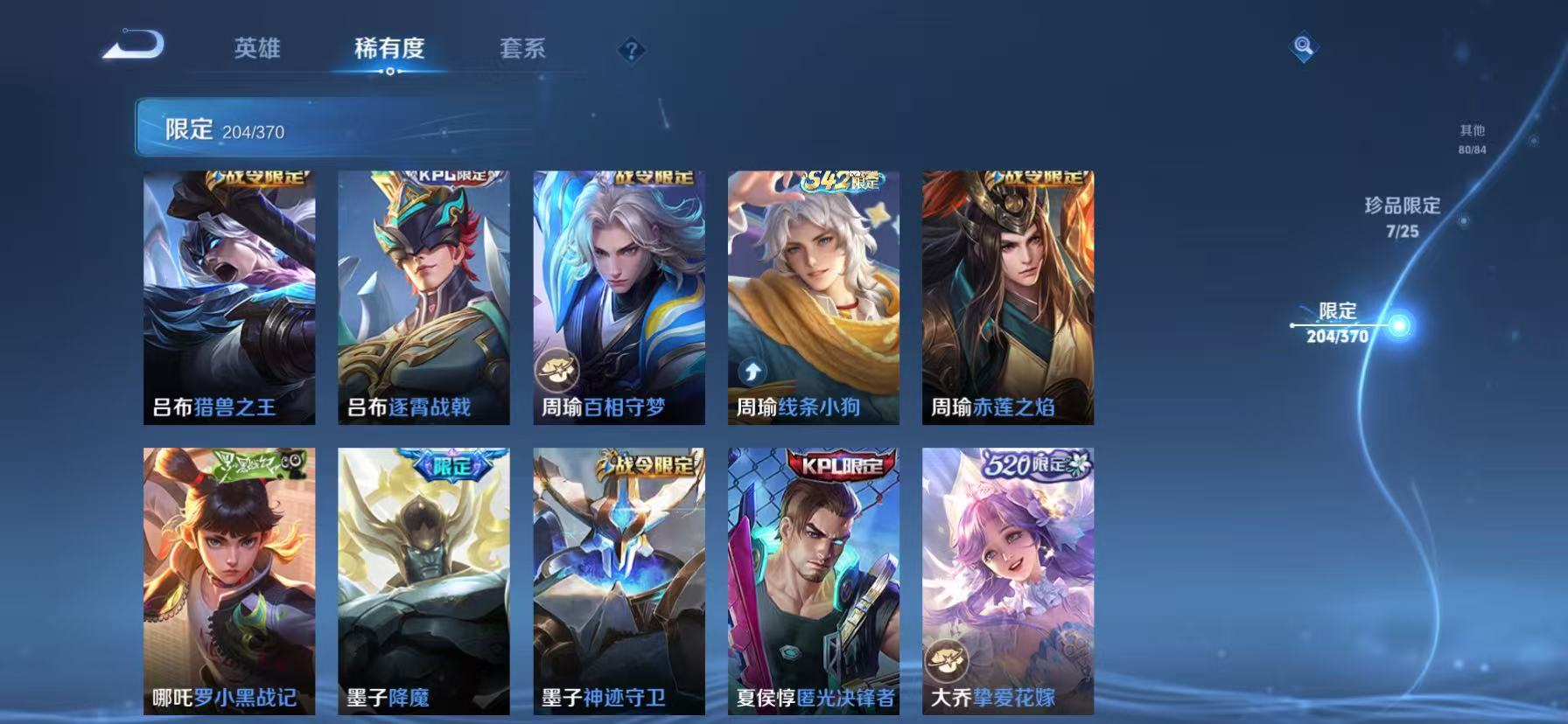Click the 战令限定 badge on 吕布猎兽之王 card
1568x724 pixels.
(x=259, y=177)
